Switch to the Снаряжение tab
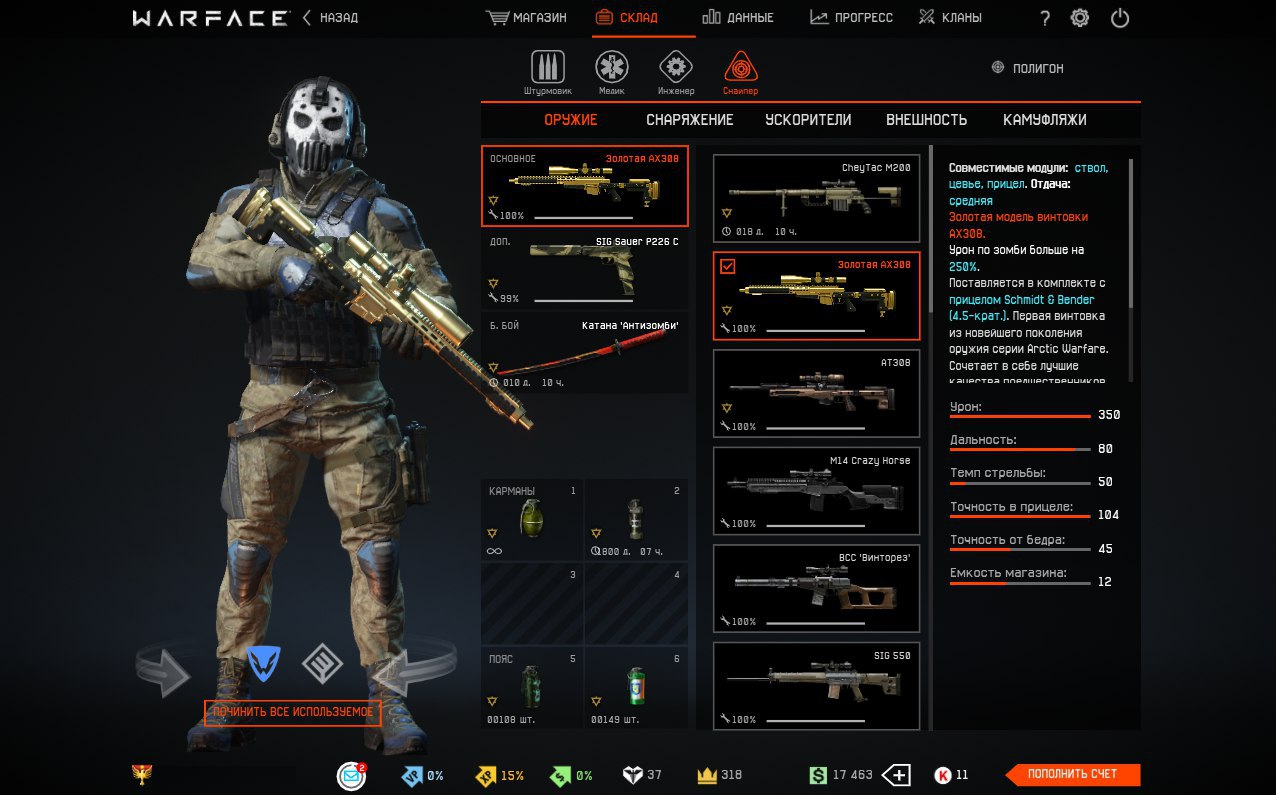 tap(689, 120)
